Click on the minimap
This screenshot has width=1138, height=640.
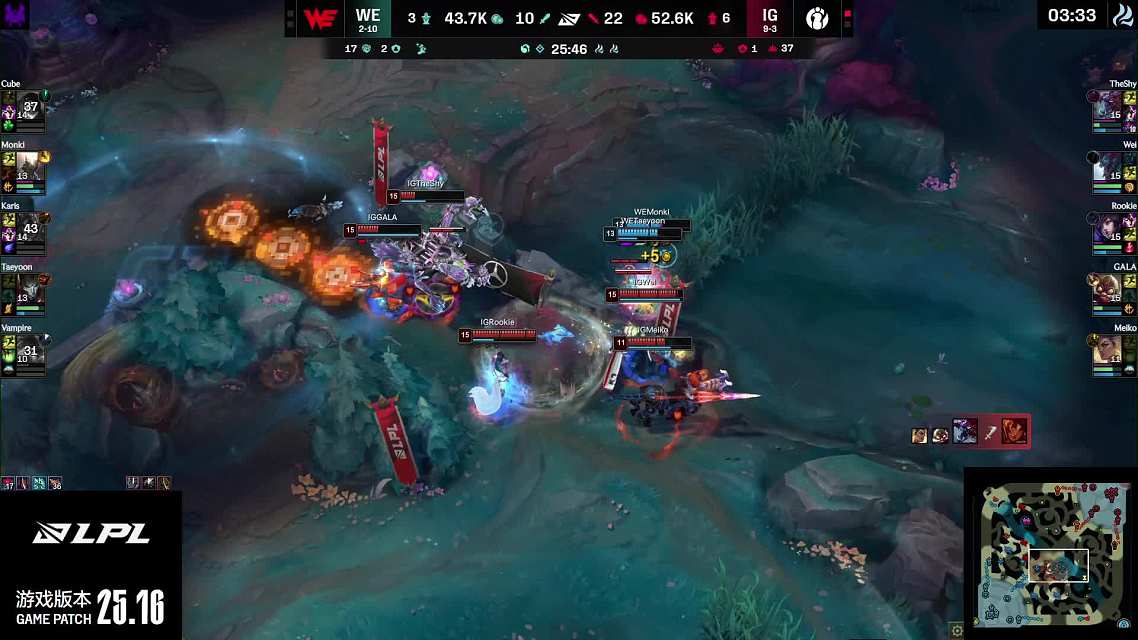pos(1049,553)
